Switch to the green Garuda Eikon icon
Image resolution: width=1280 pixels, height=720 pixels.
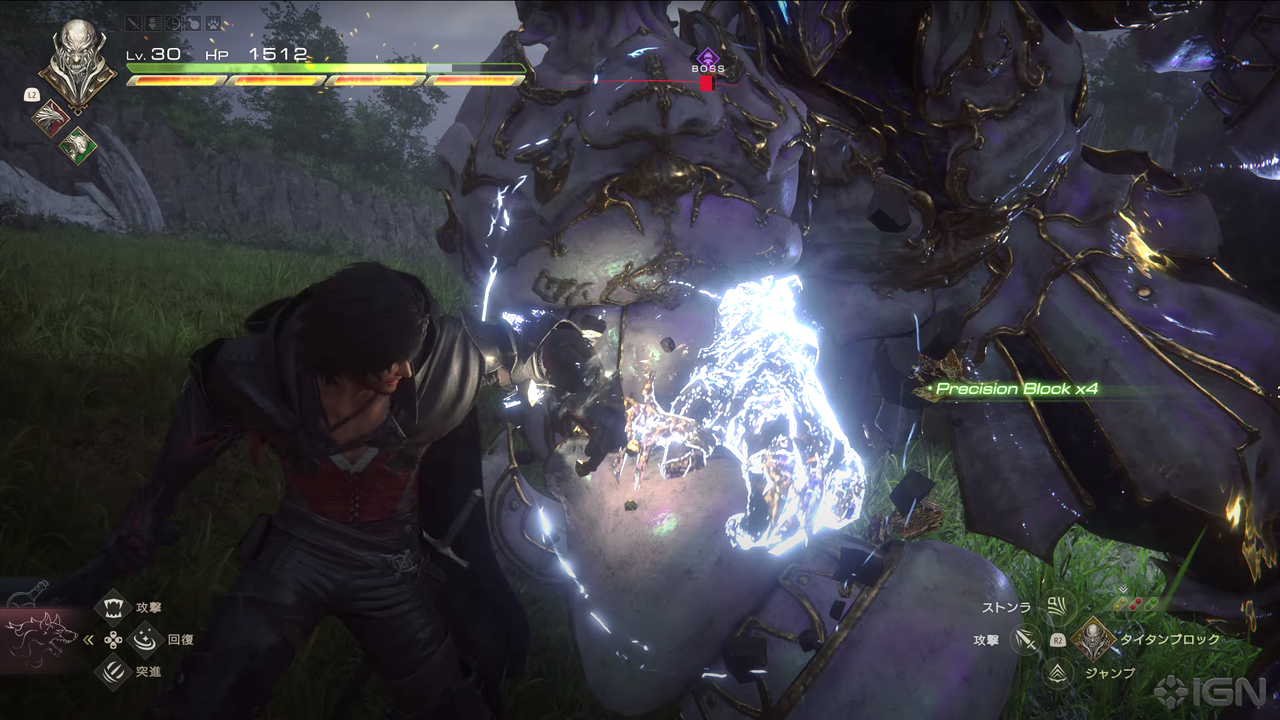76,146
